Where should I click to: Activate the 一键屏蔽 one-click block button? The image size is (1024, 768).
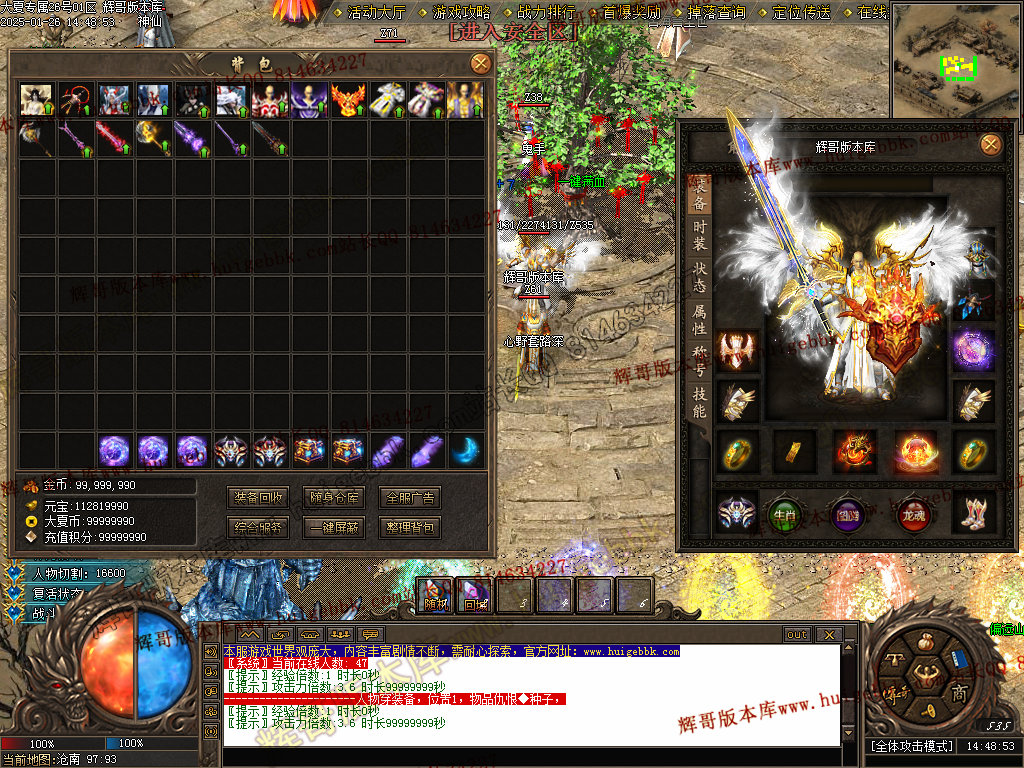coord(334,527)
